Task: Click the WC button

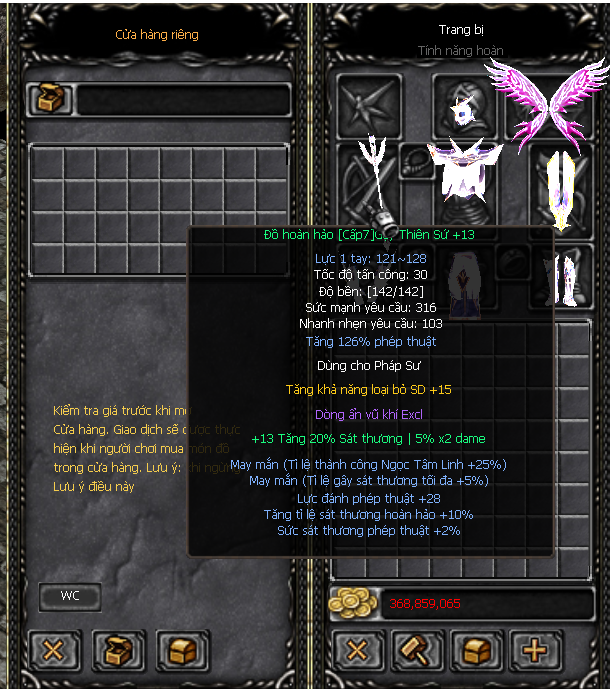Action: (70, 596)
